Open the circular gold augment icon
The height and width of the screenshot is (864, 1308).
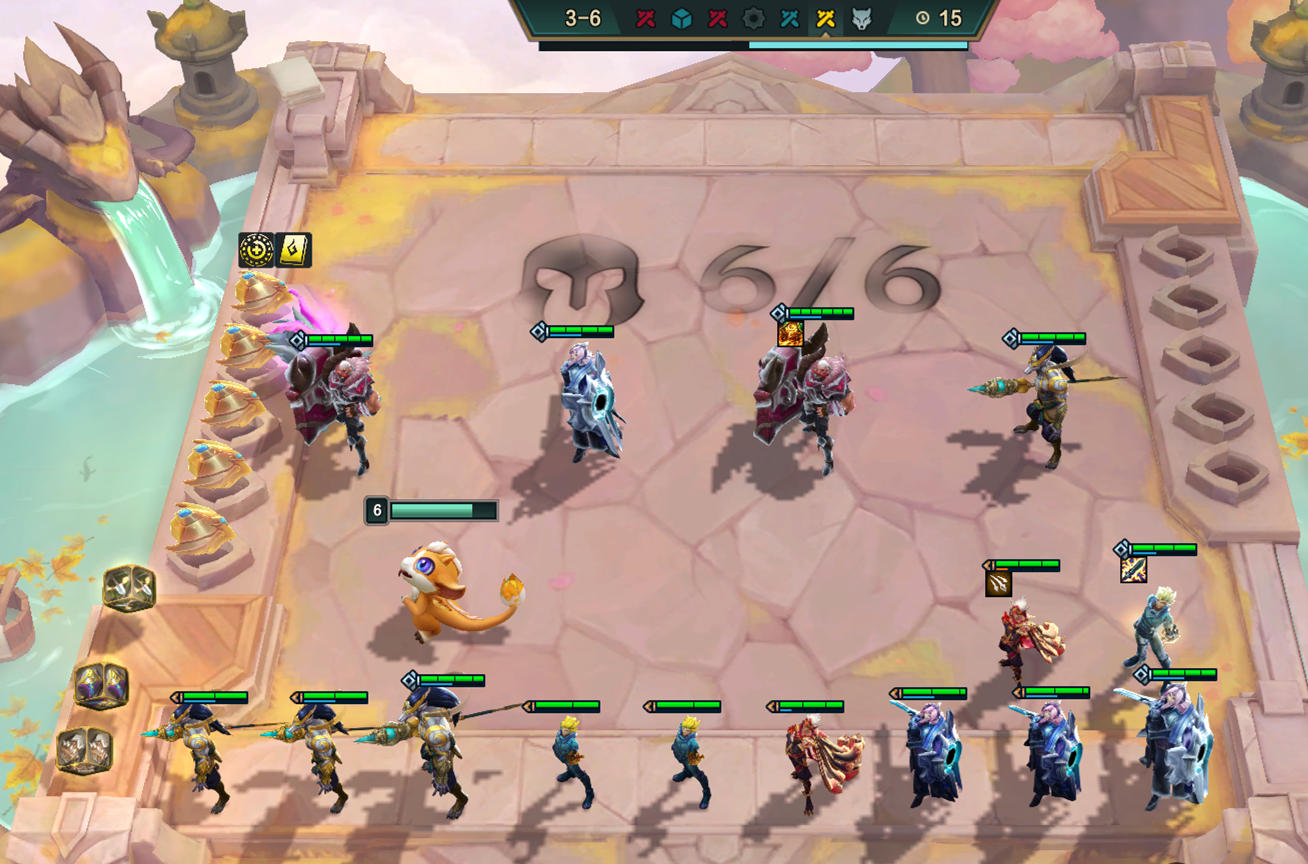point(256,250)
